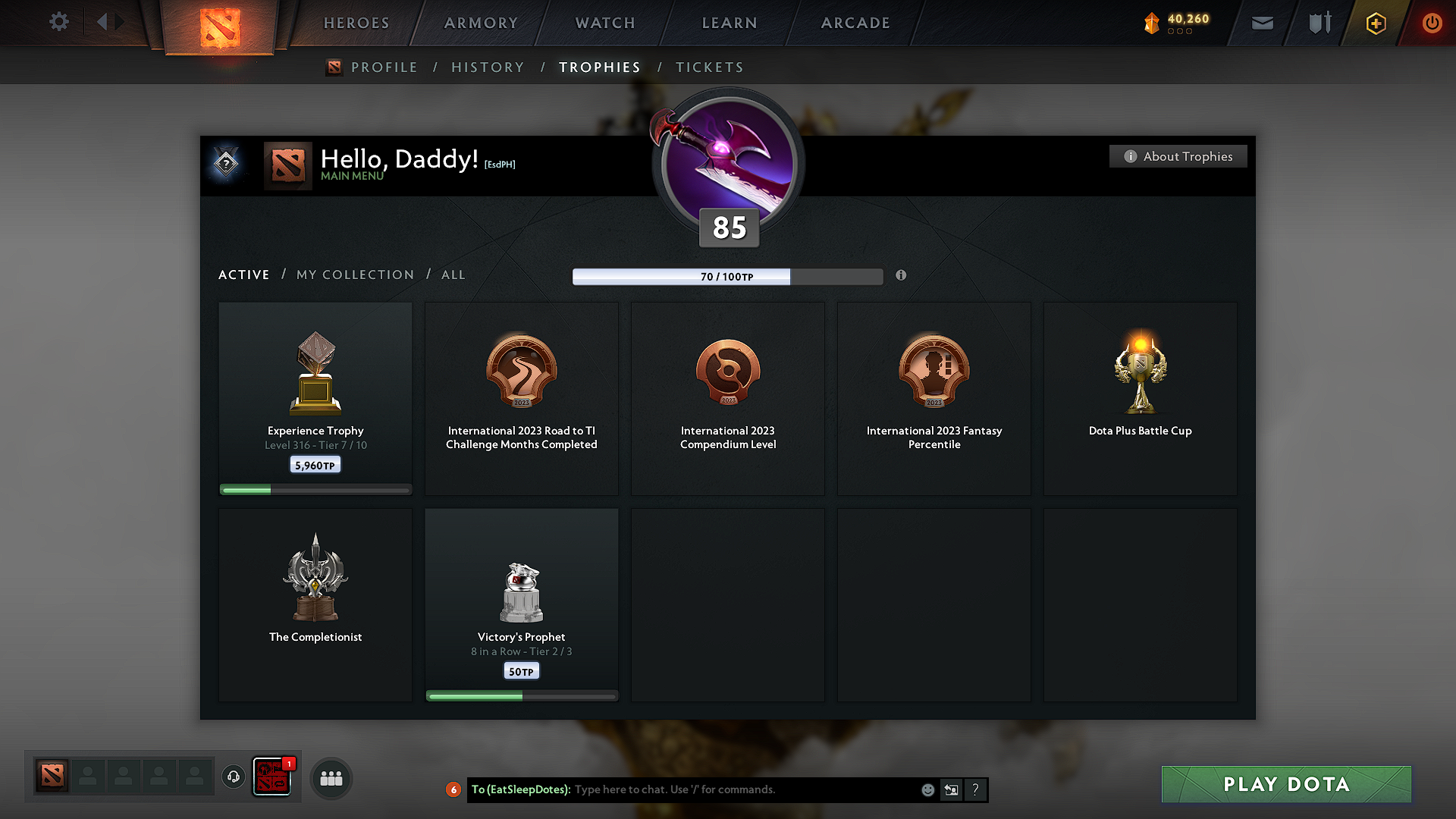
Task: Click the forward navigation arrow
Action: click(121, 22)
